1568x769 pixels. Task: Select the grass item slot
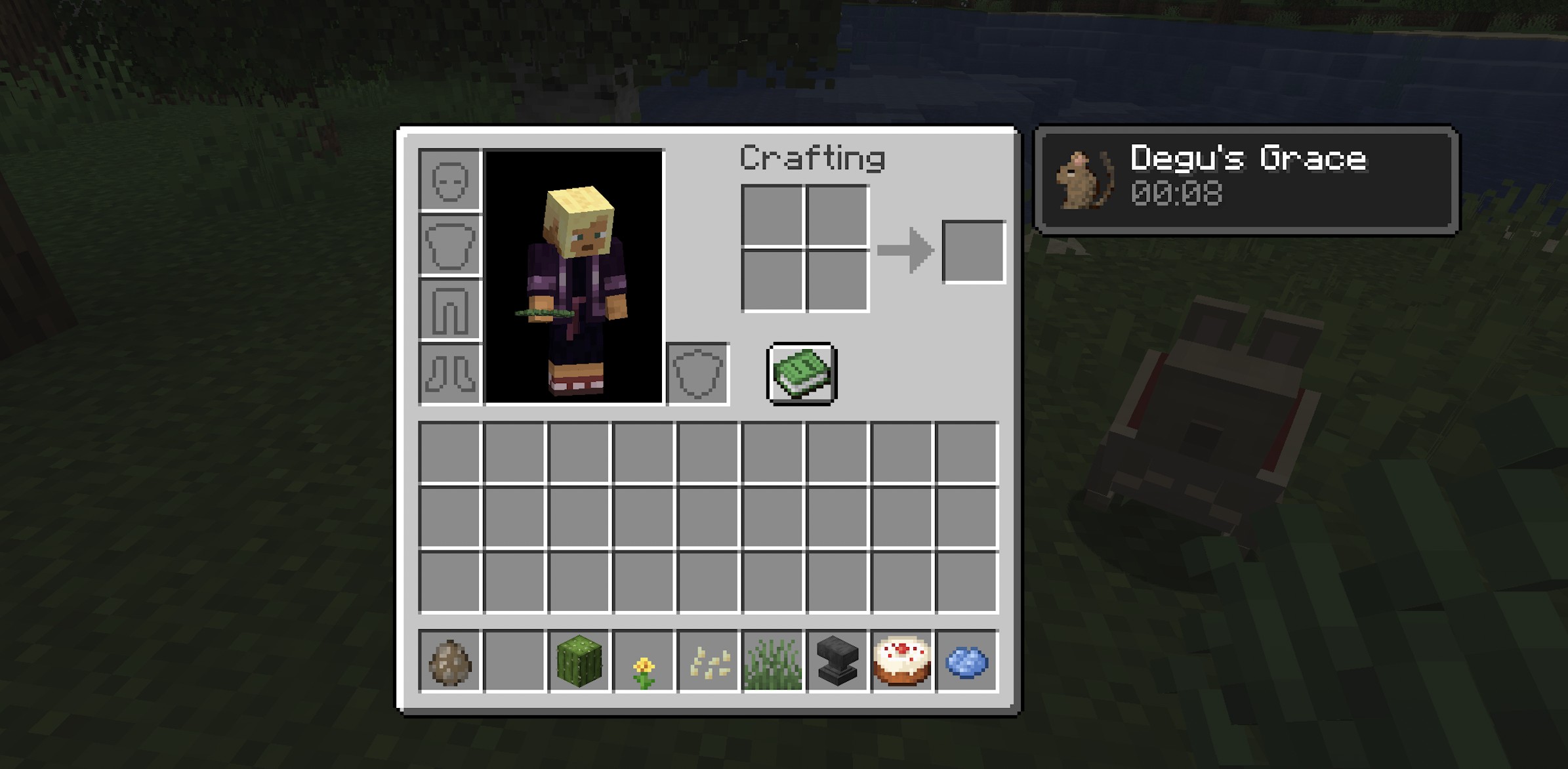[773, 661]
